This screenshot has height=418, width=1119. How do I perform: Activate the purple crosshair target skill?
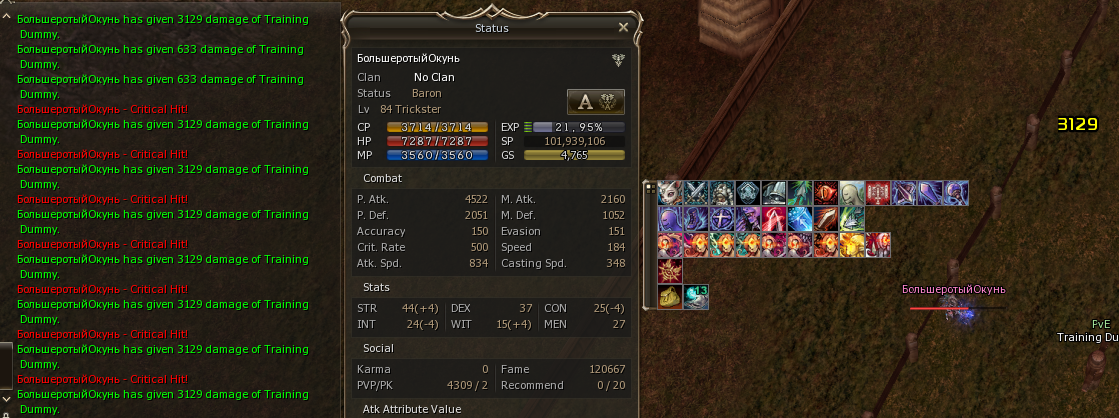[722, 219]
